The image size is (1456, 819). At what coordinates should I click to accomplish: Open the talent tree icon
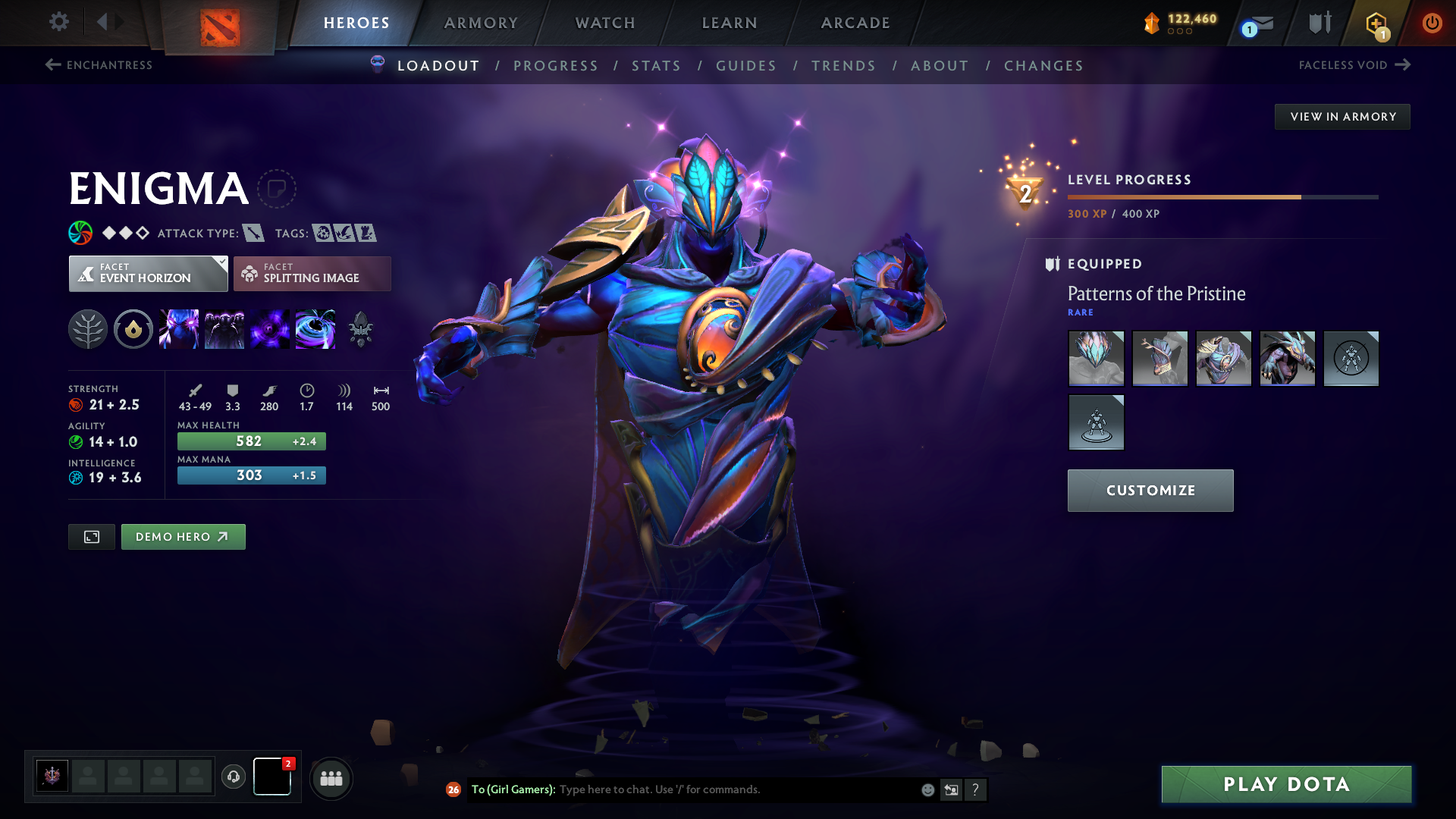88,328
